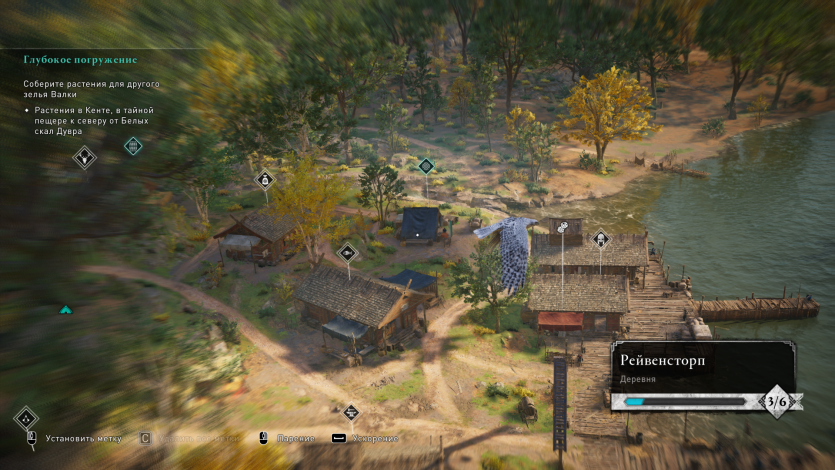Select the three-dot diamond marker above the mouse prompt
The width and height of the screenshot is (835, 470).
click(26, 419)
